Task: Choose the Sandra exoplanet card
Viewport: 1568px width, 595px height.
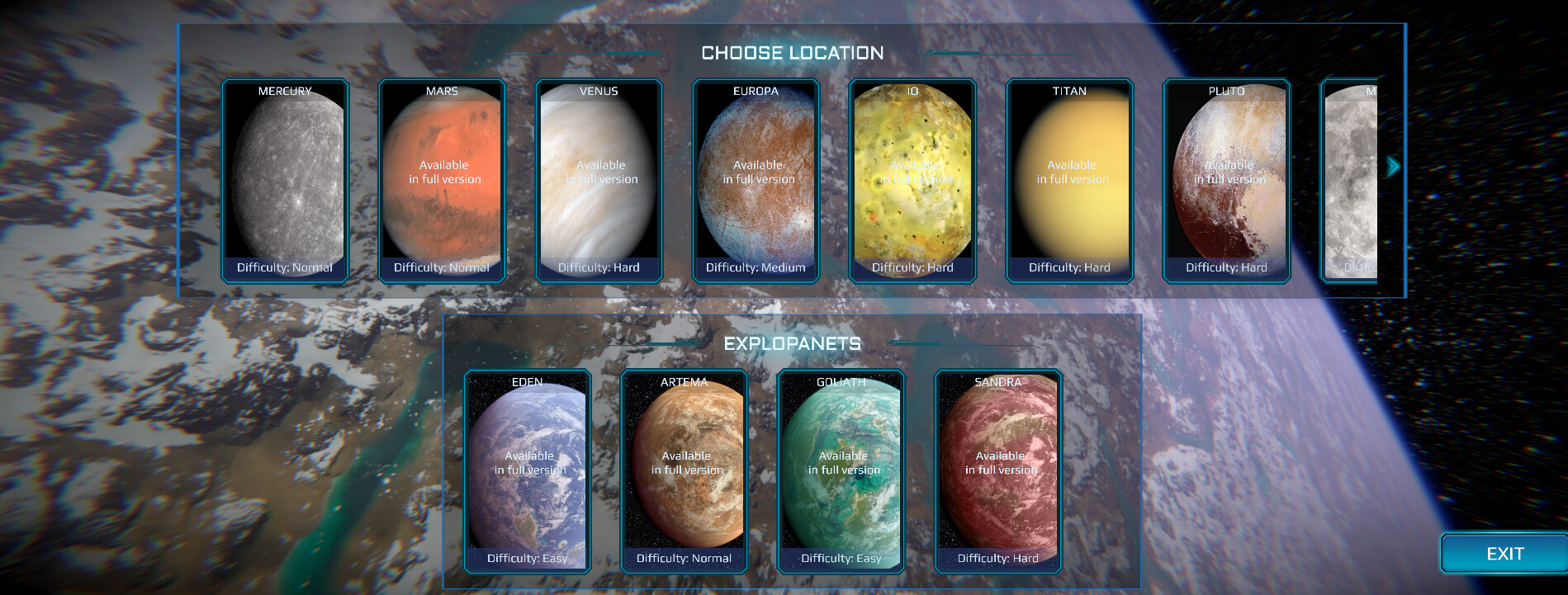Action: [997, 471]
